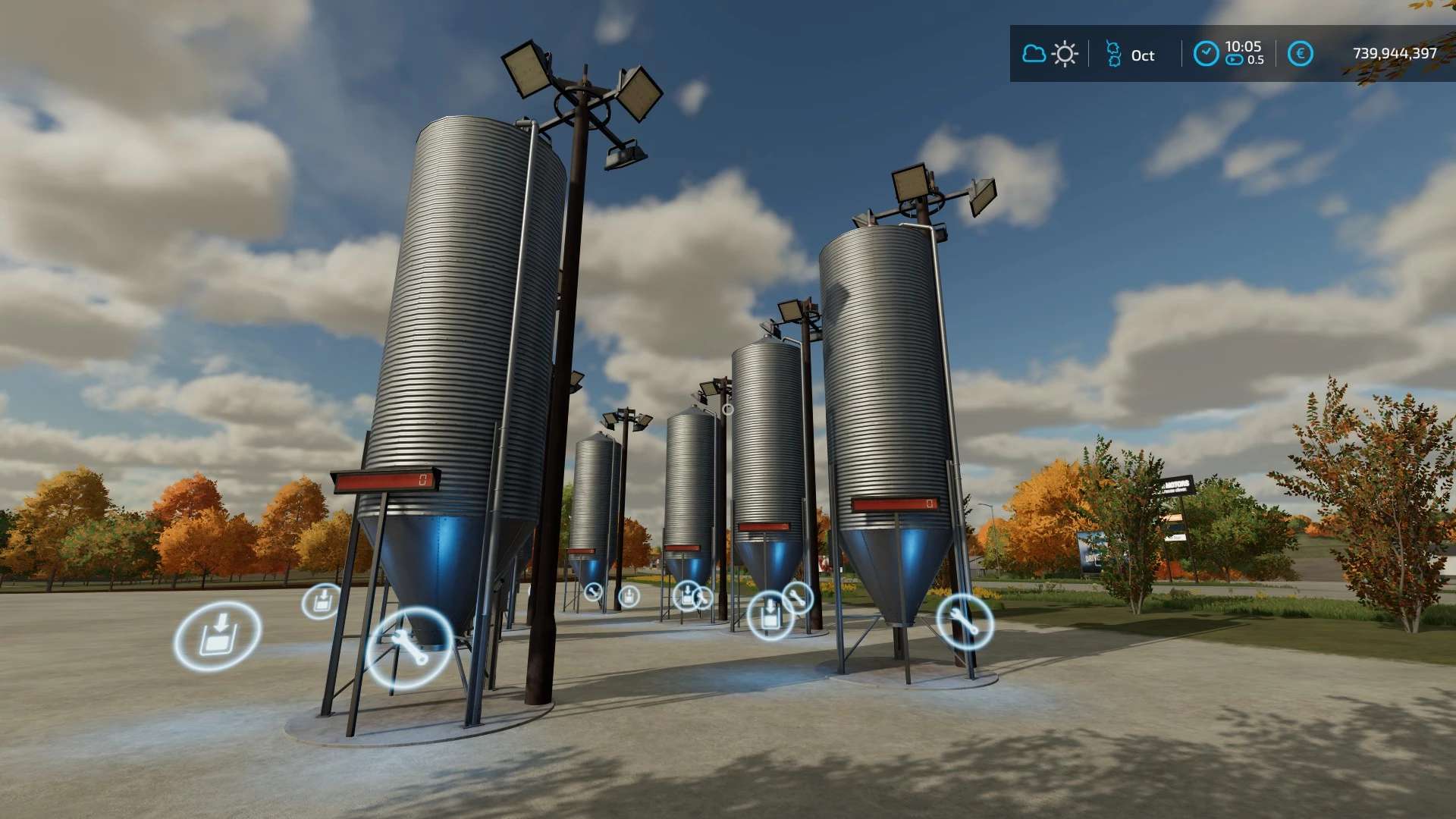This screenshot has height=819, width=1456.
Task: Select the sun weather forecast icon
Action: pos(1065,54)
